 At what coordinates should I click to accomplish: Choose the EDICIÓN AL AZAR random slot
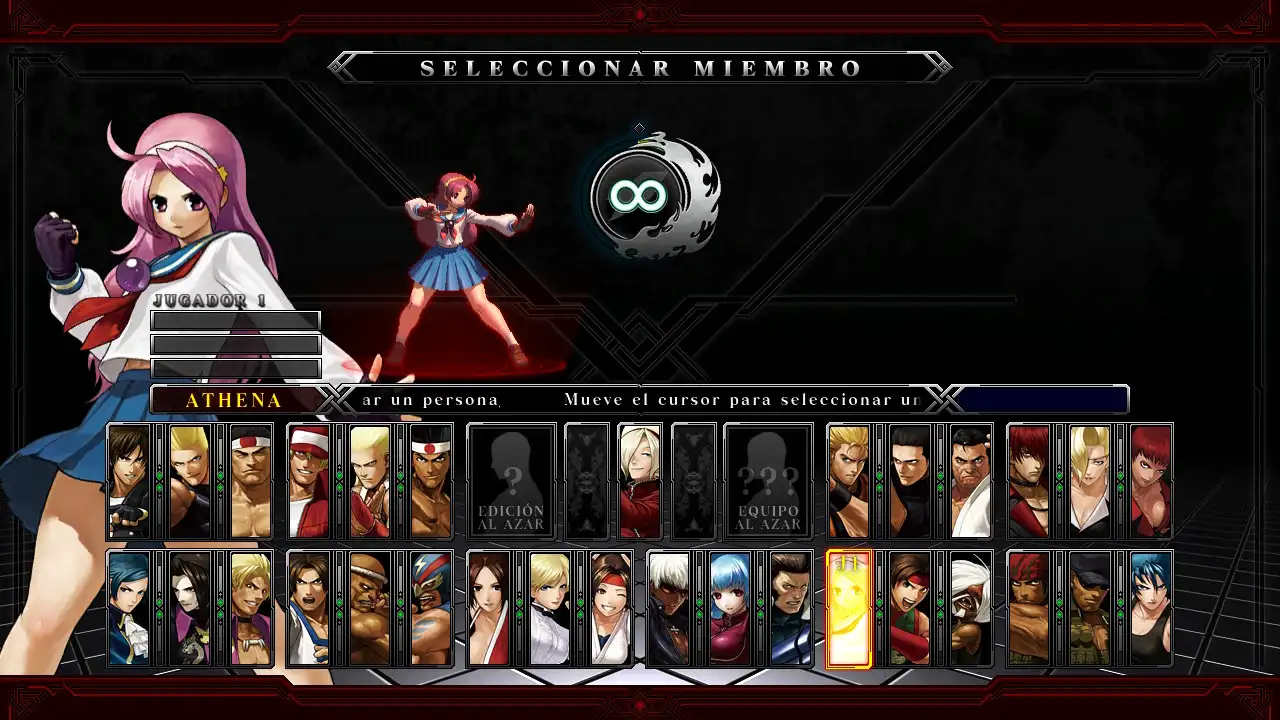tap(511, 480)
